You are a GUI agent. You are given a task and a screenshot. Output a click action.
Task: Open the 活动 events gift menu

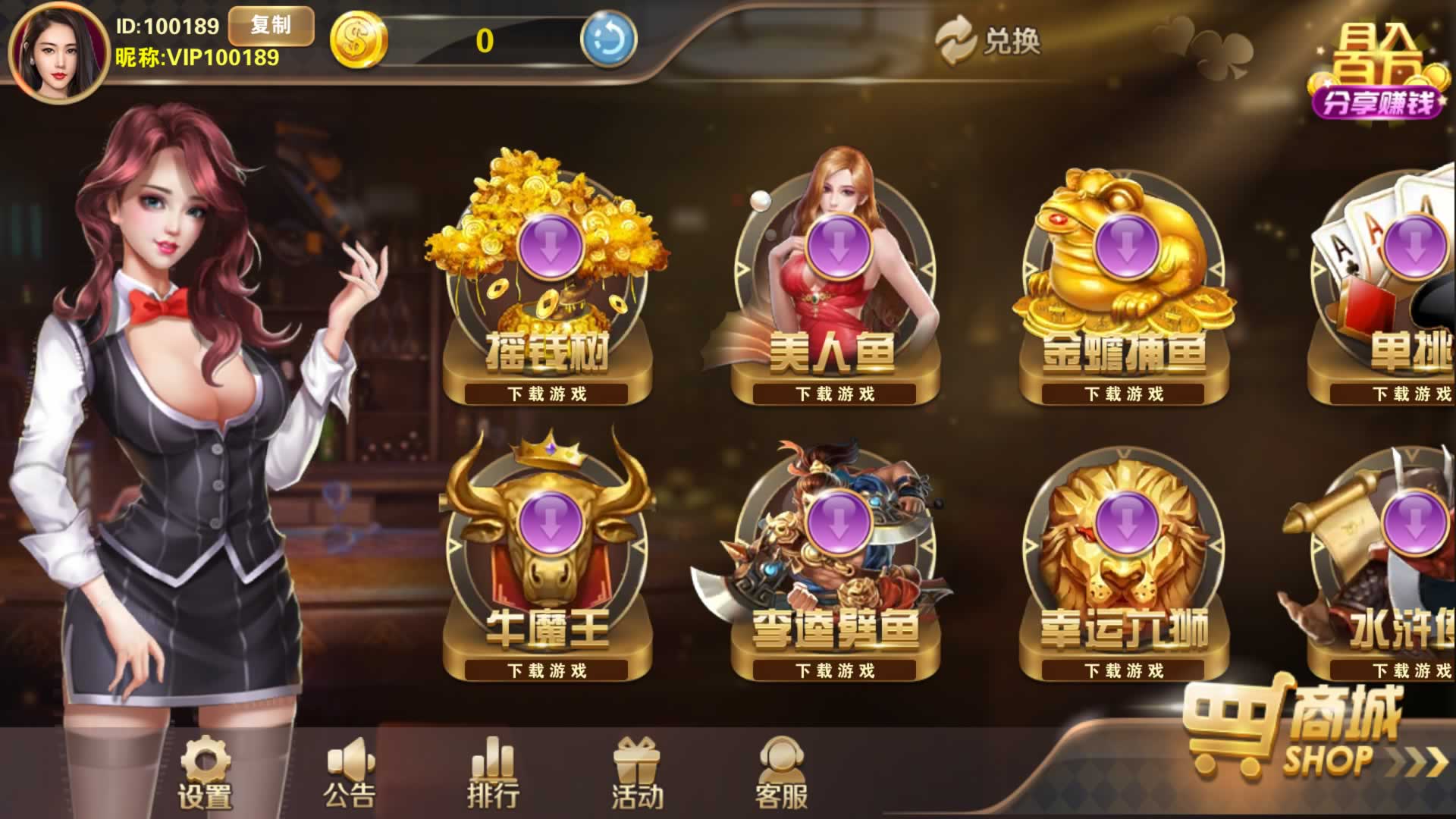637,772
